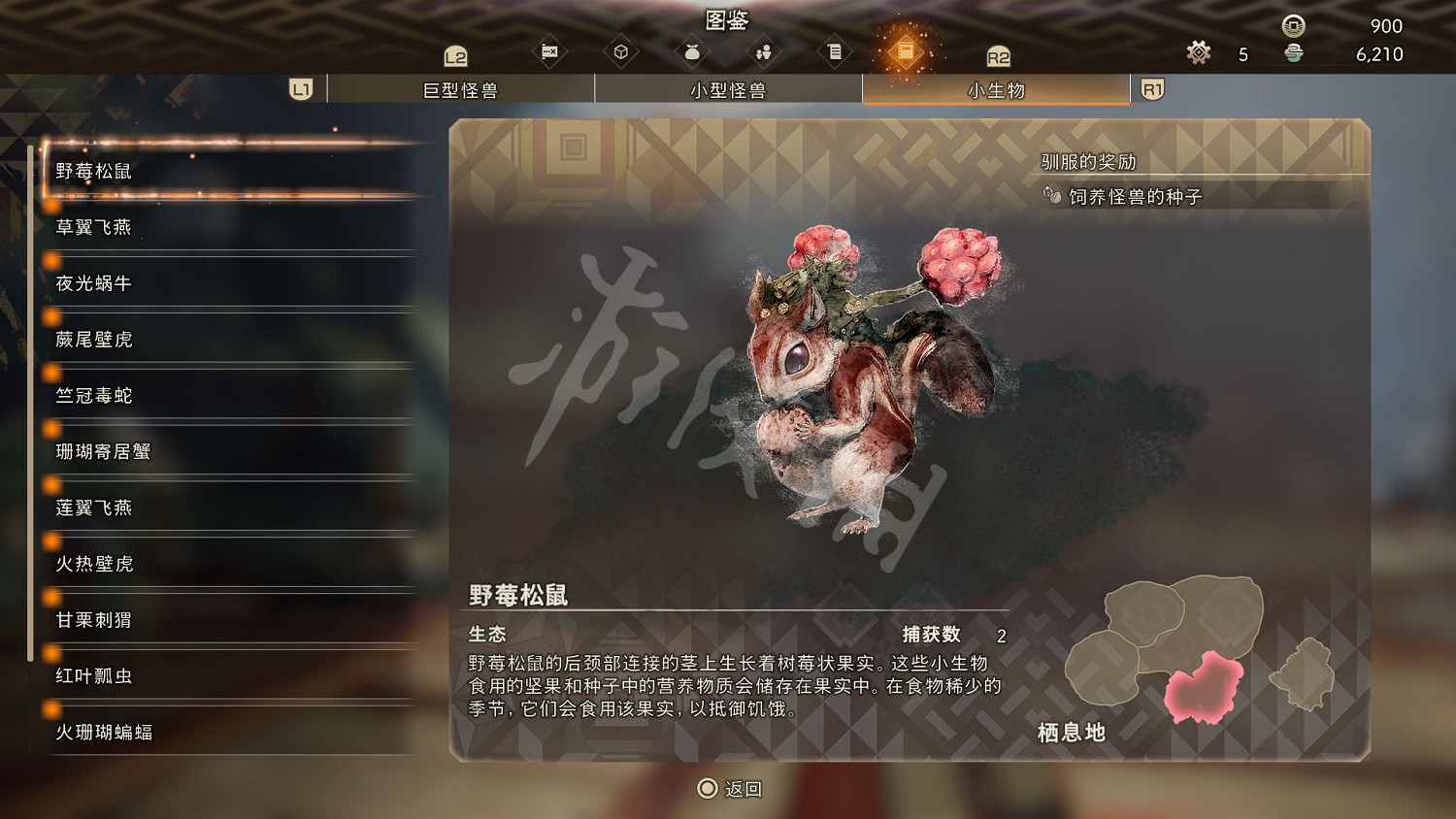
Task: Click the gold coin currency icon showing 900
Action: pyautogui.click(x=1292, y=24)
